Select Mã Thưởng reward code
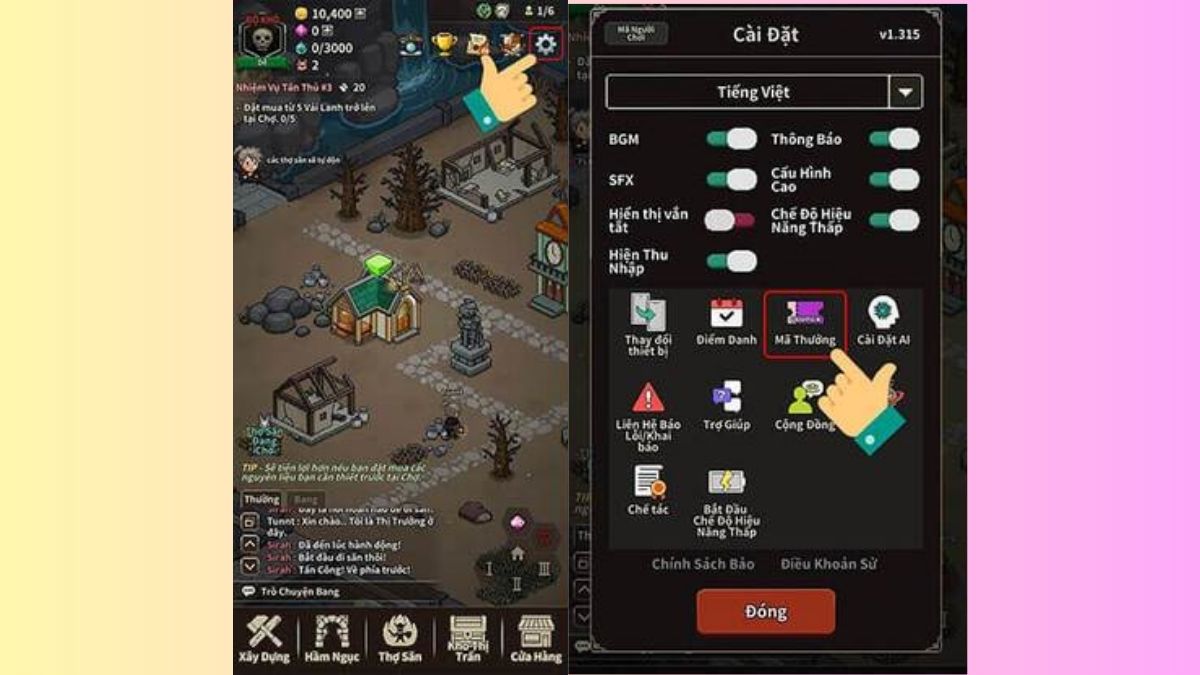This screenshot has height=675, width=1200. (x=805, y=323)
